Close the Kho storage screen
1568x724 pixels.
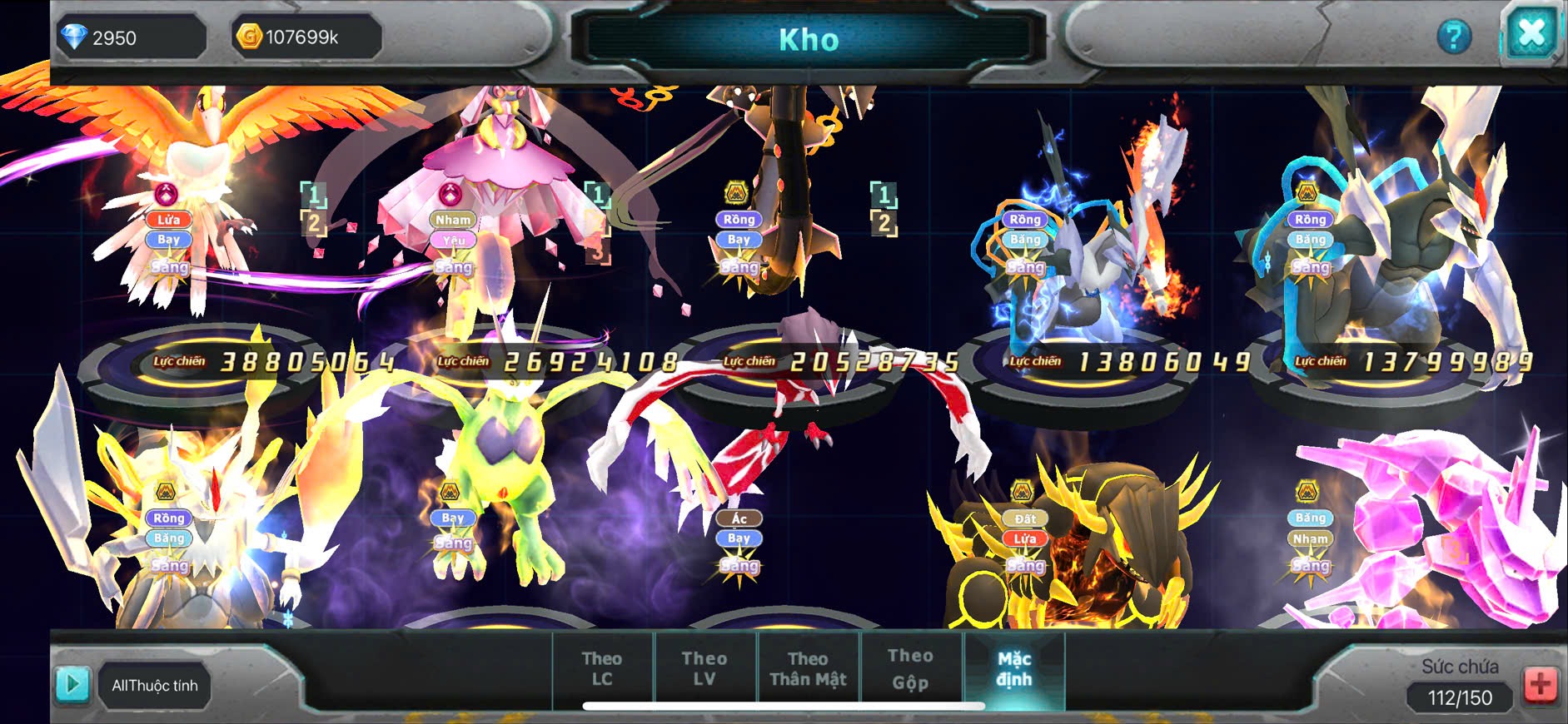[1531, 35]
